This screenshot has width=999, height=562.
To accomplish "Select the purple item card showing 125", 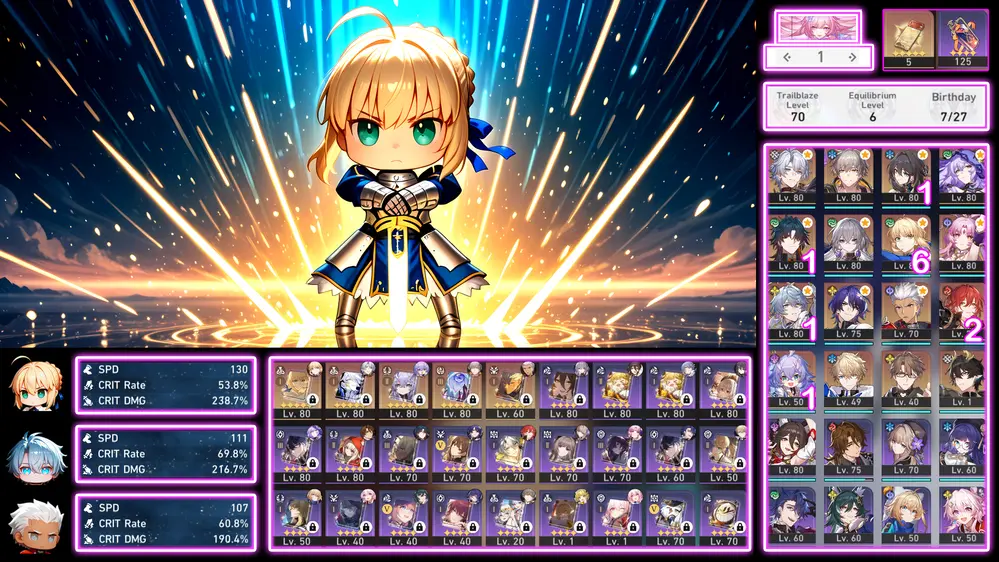I will (x=962, y=40).
